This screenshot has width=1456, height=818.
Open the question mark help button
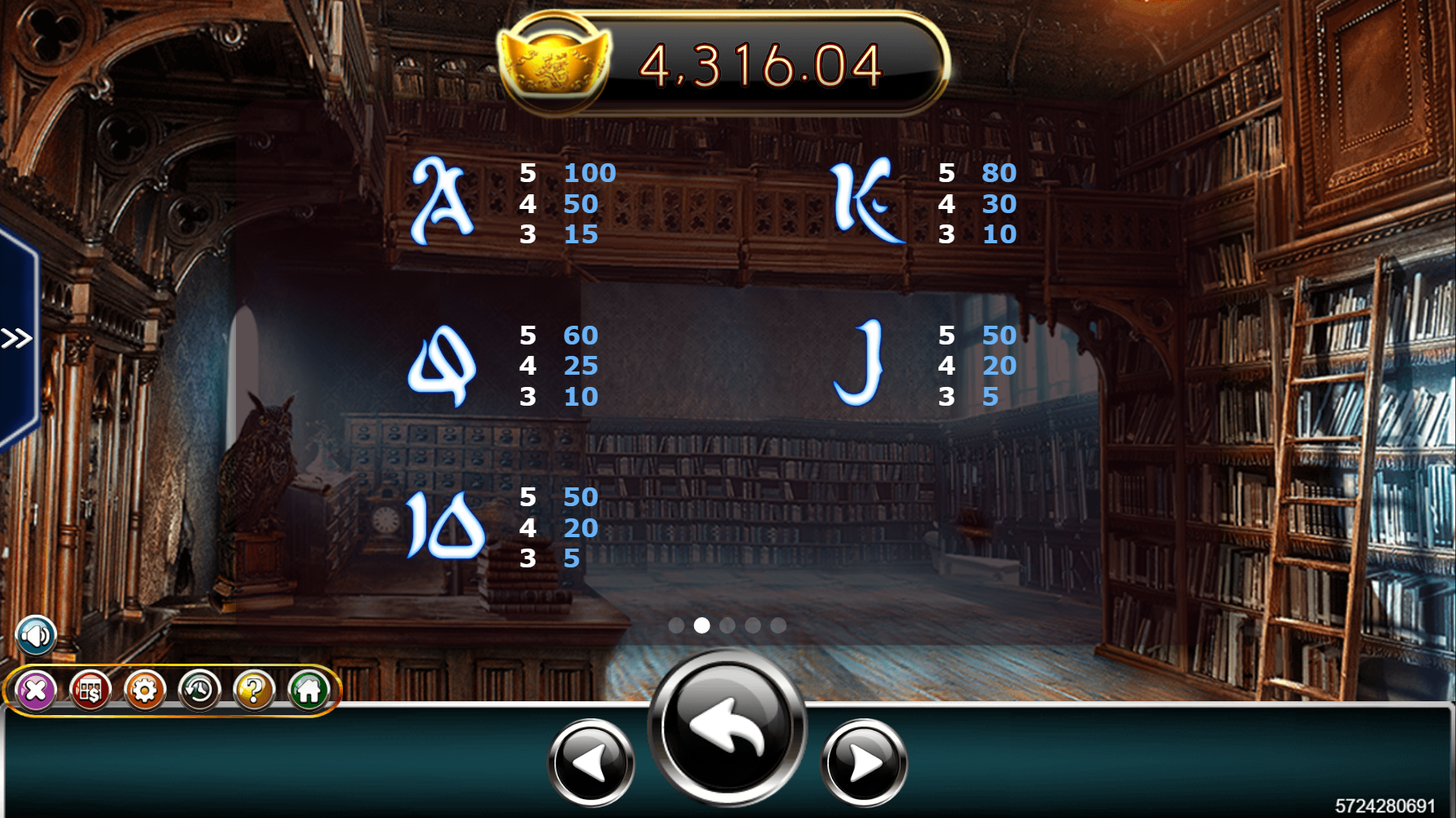point(254,691)
